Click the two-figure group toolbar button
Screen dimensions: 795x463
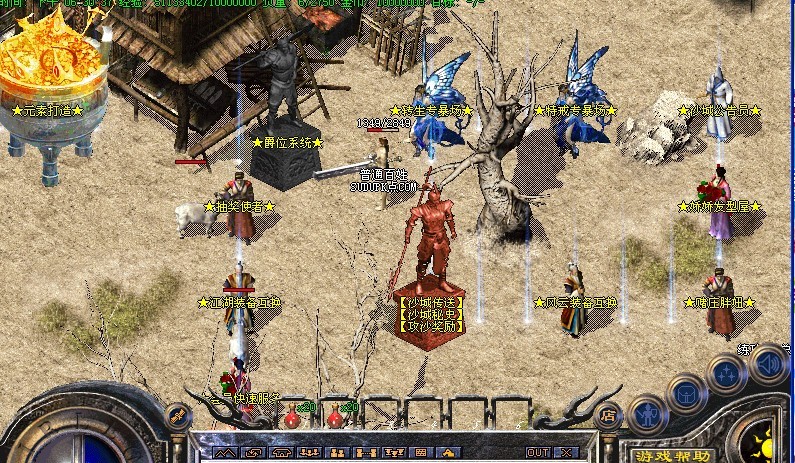pos(337,453)
